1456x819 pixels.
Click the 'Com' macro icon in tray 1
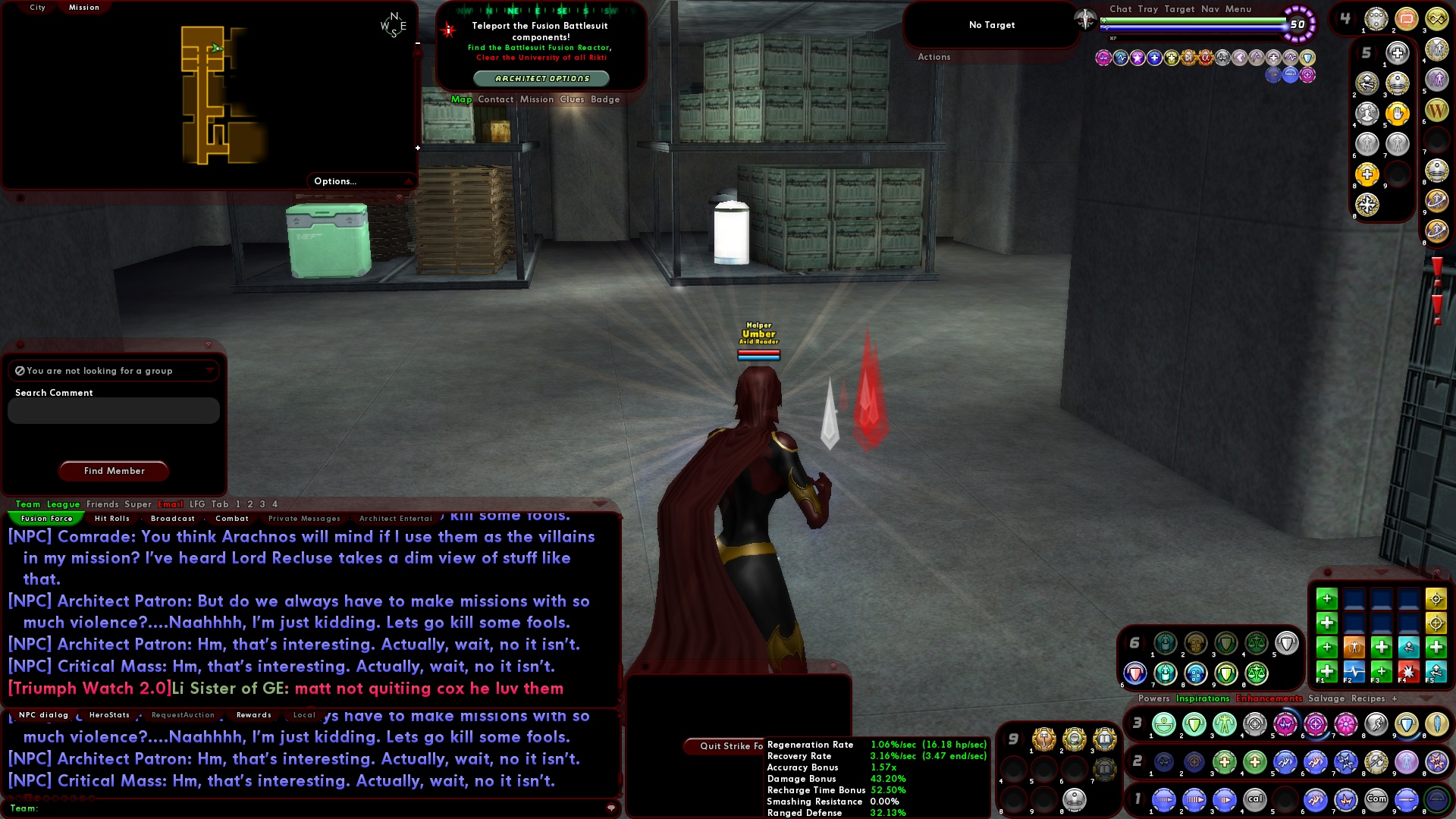click(x=1376, y=800)
